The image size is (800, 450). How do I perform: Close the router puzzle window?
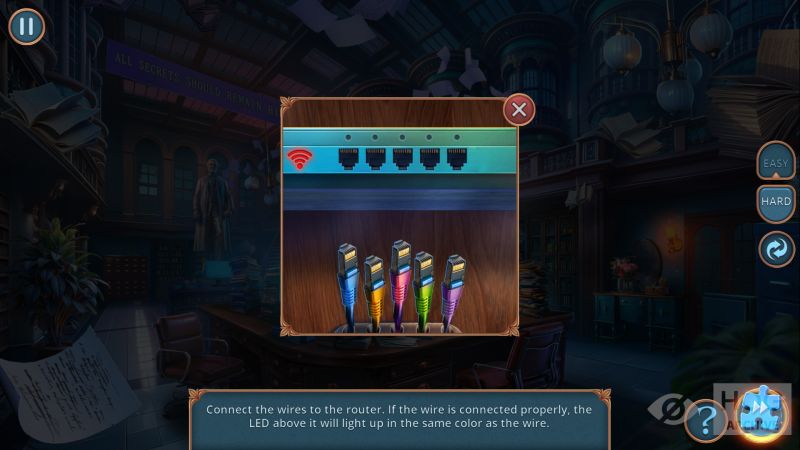click(519, 109)
